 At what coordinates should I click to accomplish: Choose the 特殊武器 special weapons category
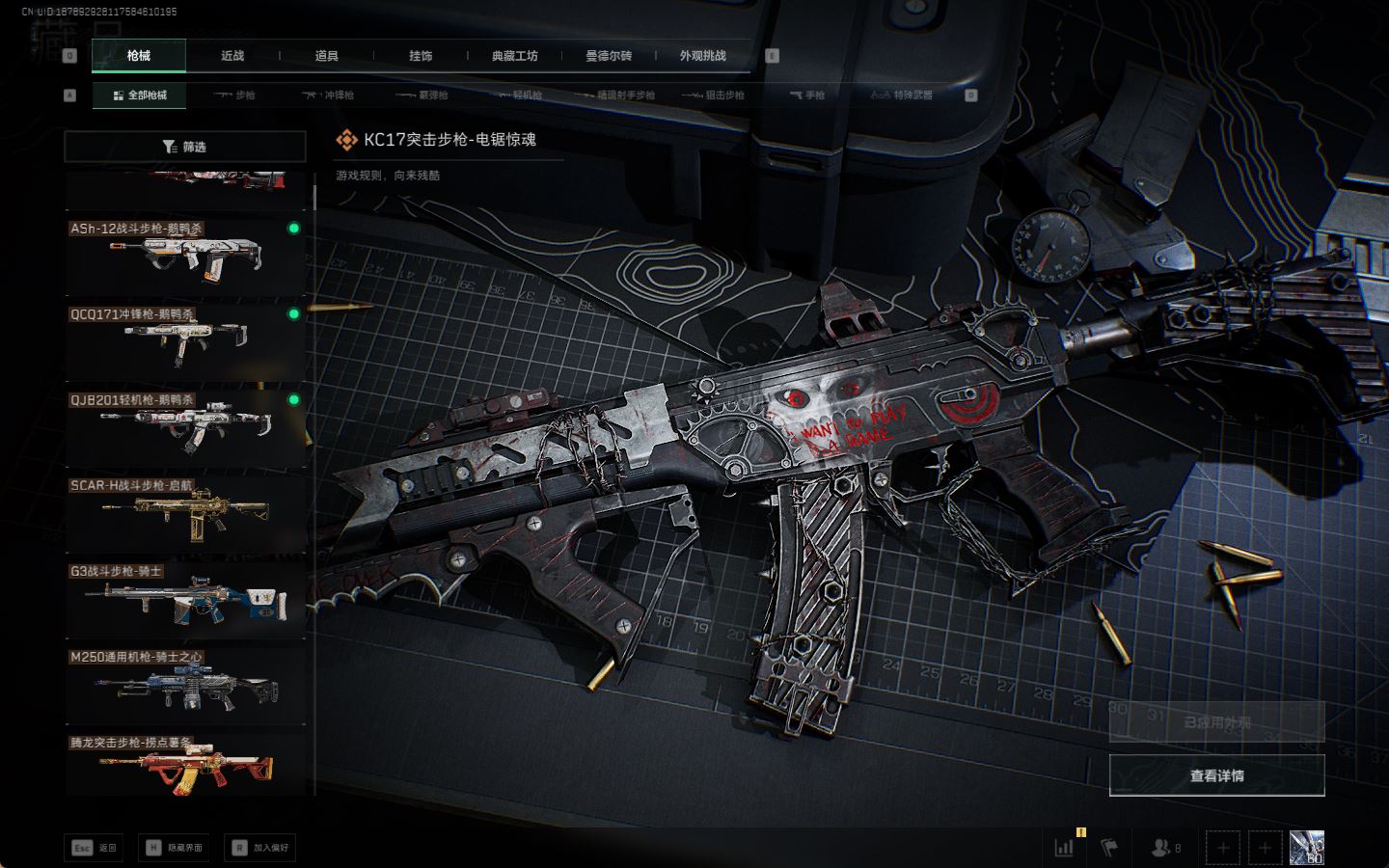(902, 95)
